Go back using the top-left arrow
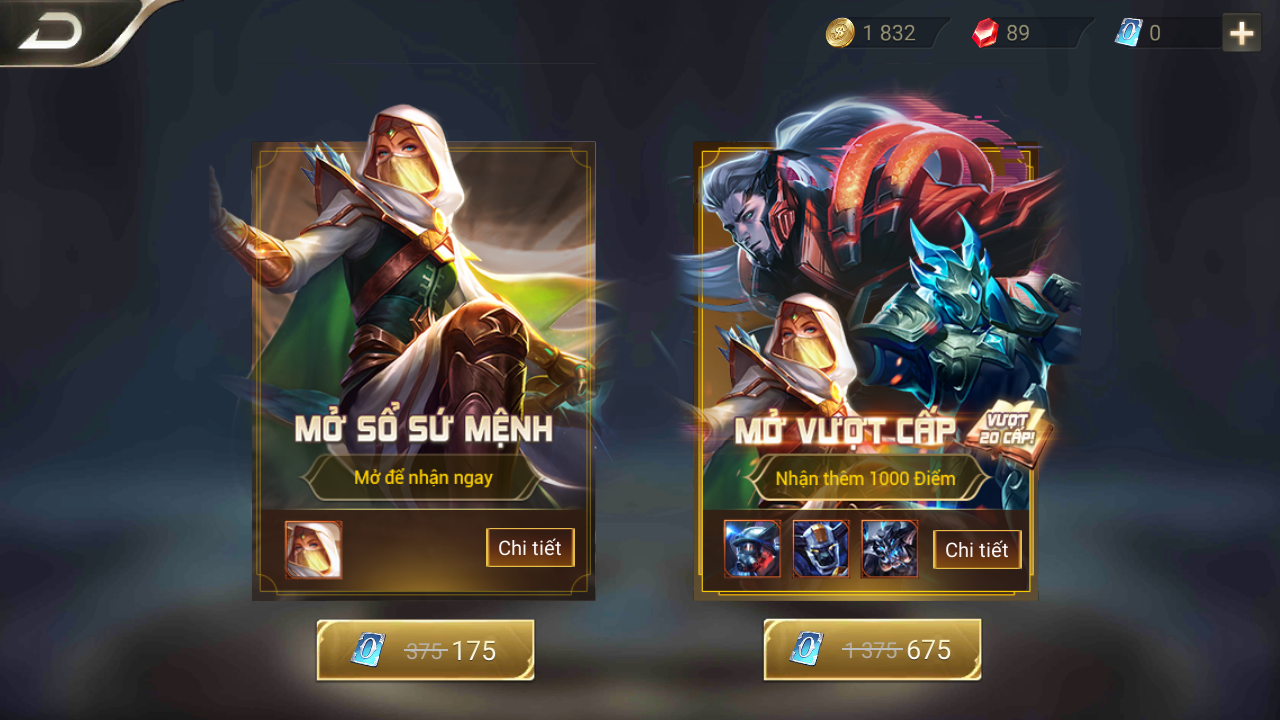This screenshot has width=1280, height=720. (x=52, y=33)
